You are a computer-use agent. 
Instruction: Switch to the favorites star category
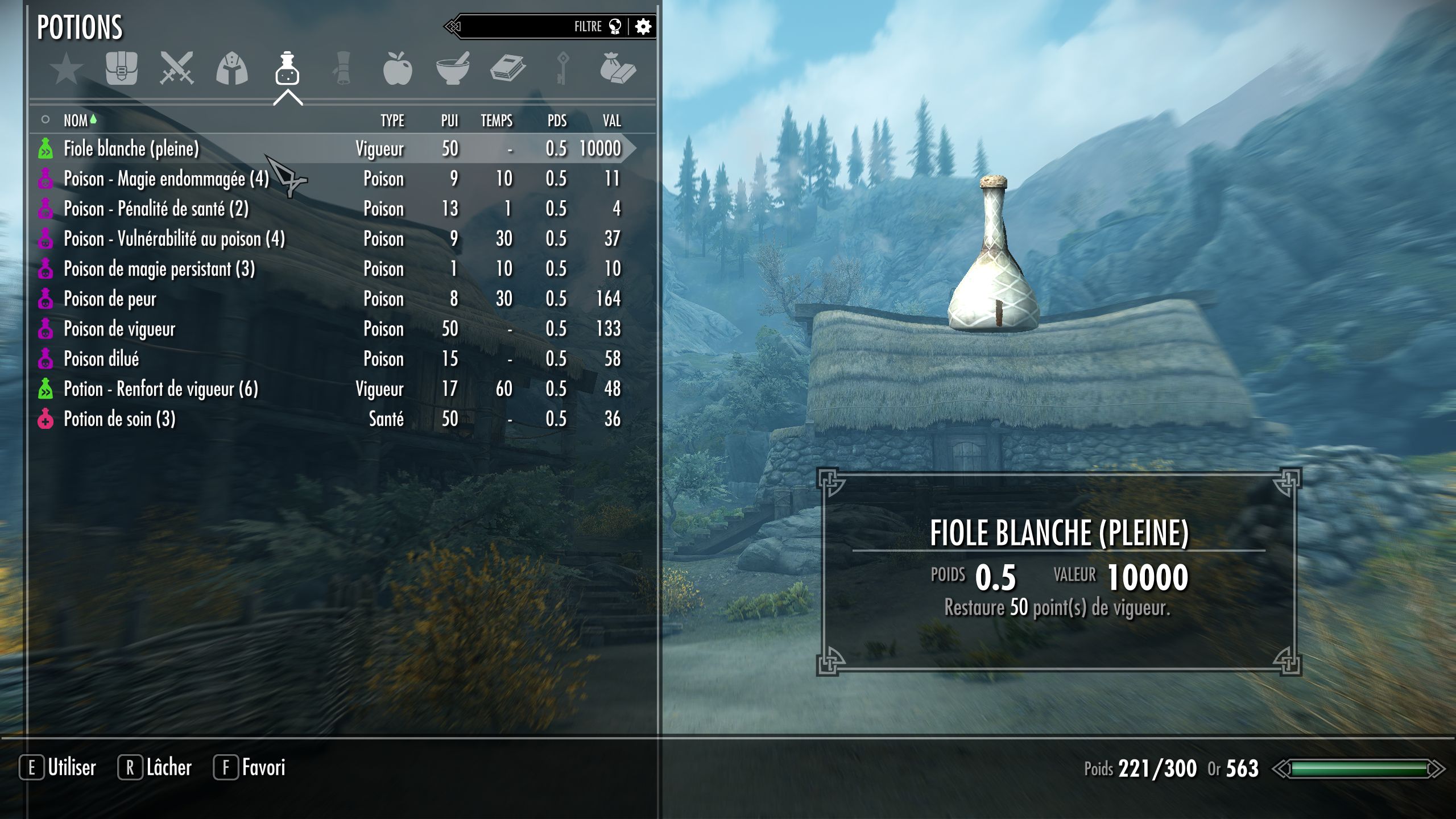(66, 69)
